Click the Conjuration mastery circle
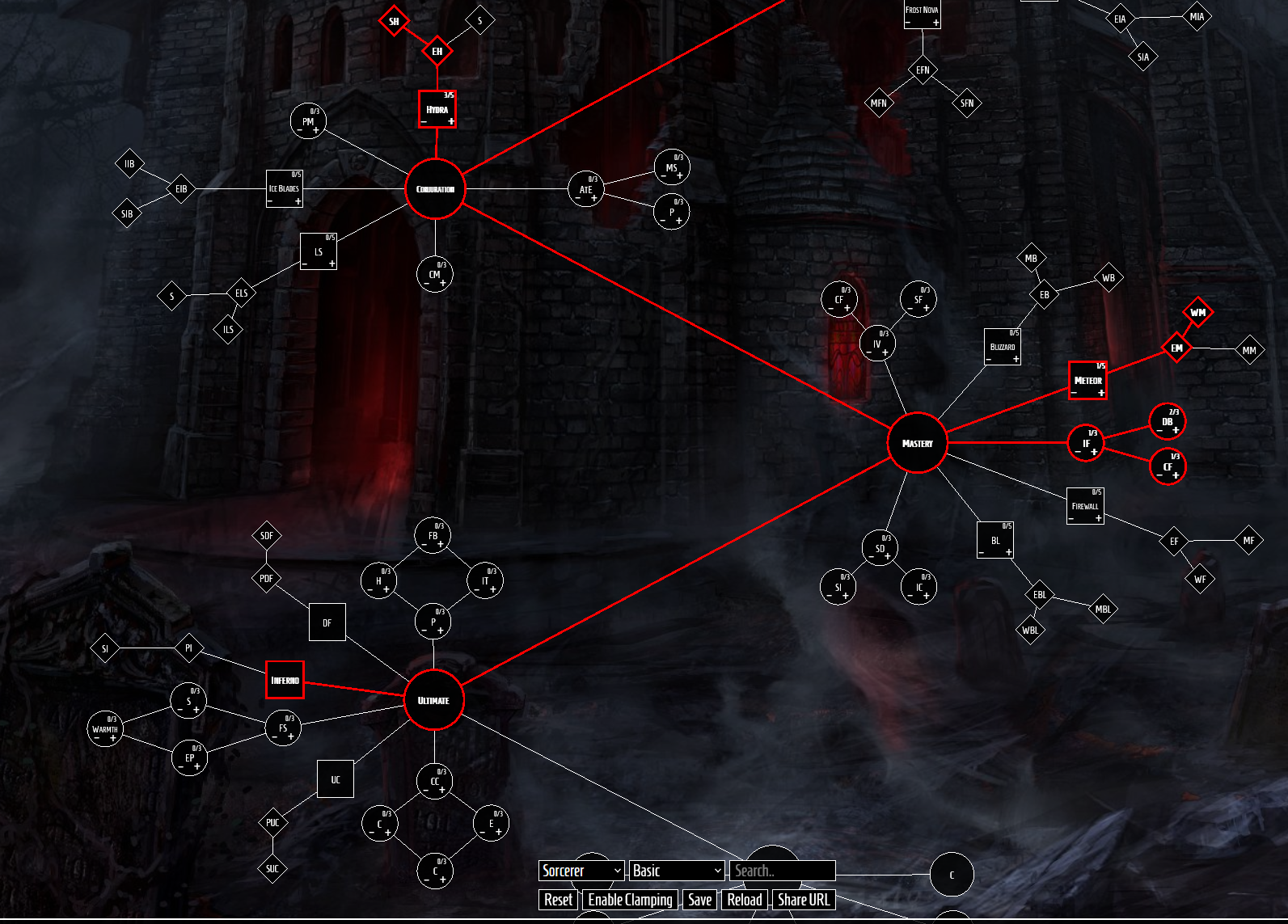Viewport: 1288px width, 924px height. pos(434,189)
